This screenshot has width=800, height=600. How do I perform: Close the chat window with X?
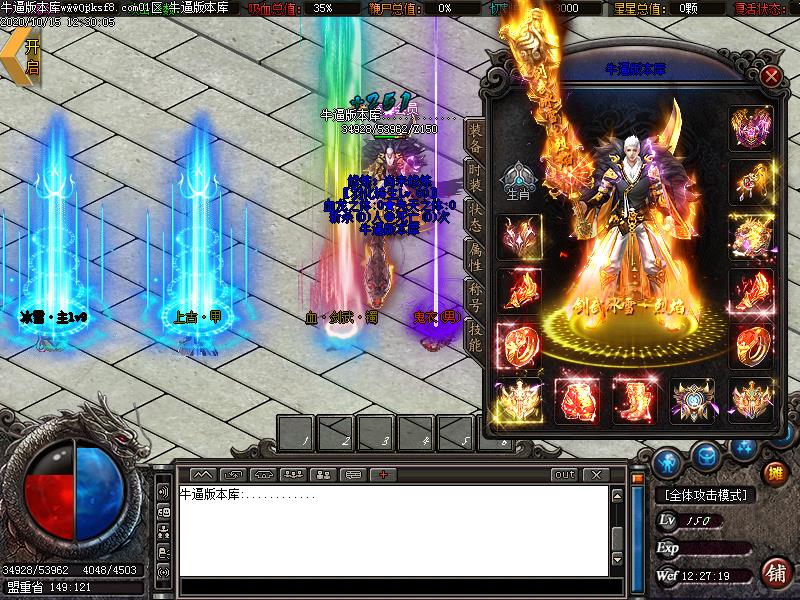[596, 474]
